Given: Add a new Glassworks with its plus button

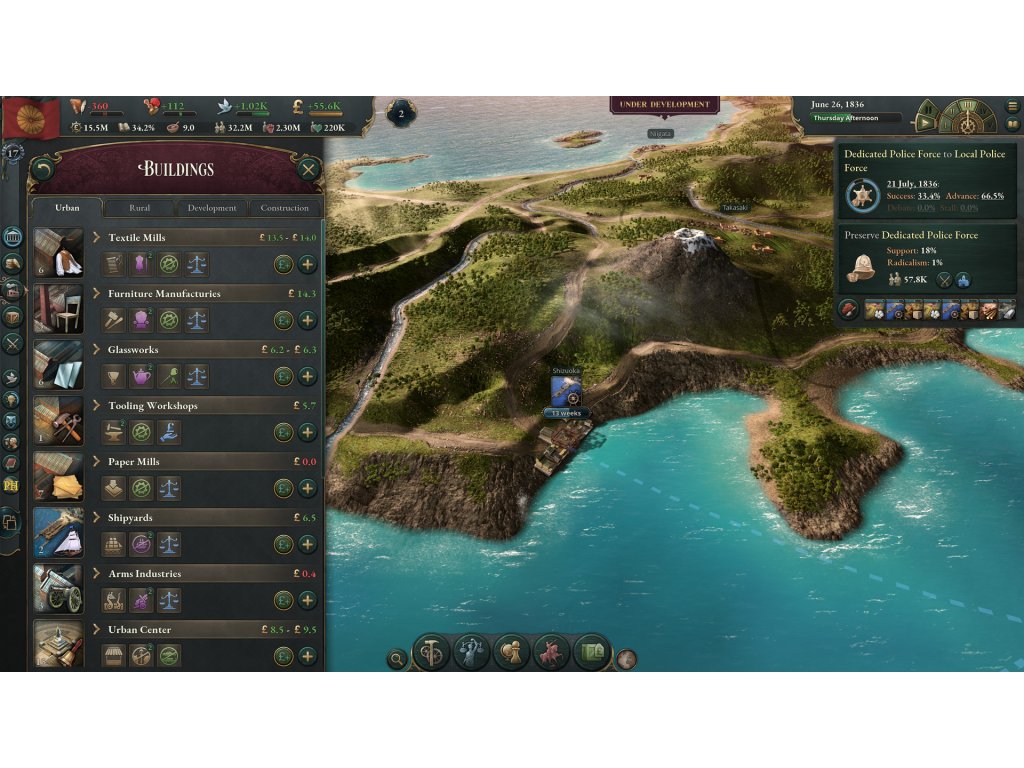Looking at the screenshot, I should click(307, 376).
